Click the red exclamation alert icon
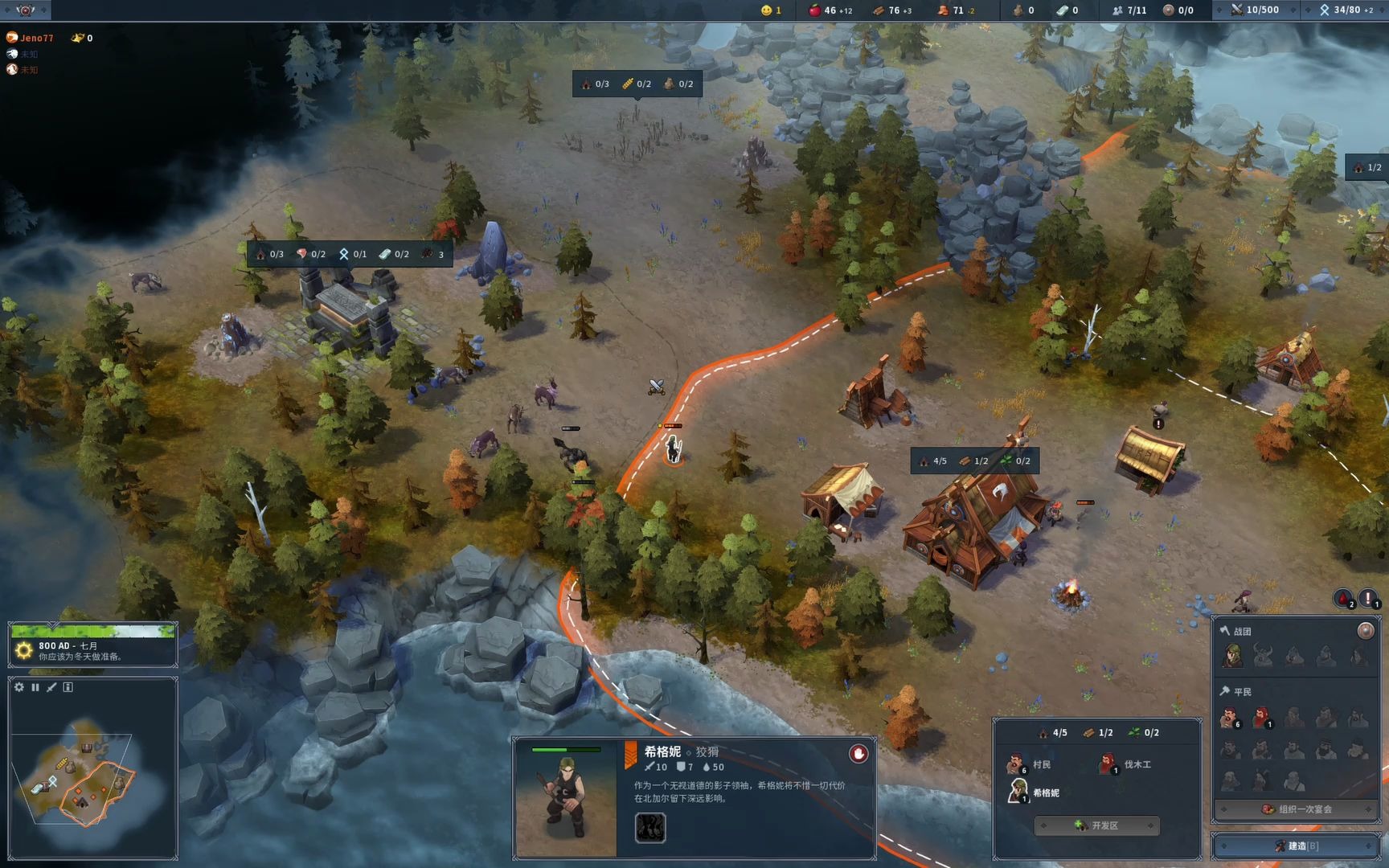 pyautogui.click(x=1367, y=599)
